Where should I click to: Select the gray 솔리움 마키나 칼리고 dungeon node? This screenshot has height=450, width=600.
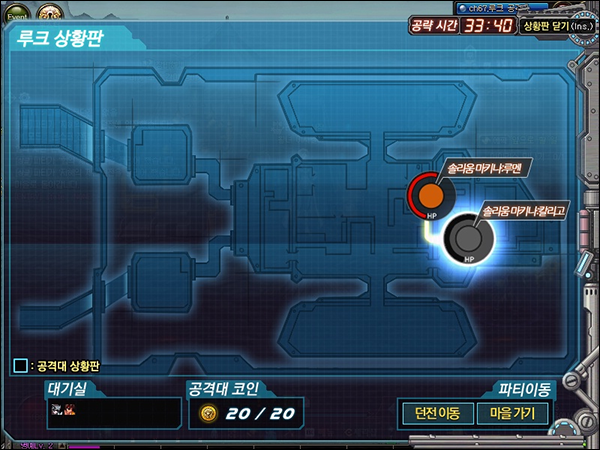point(466,238)
